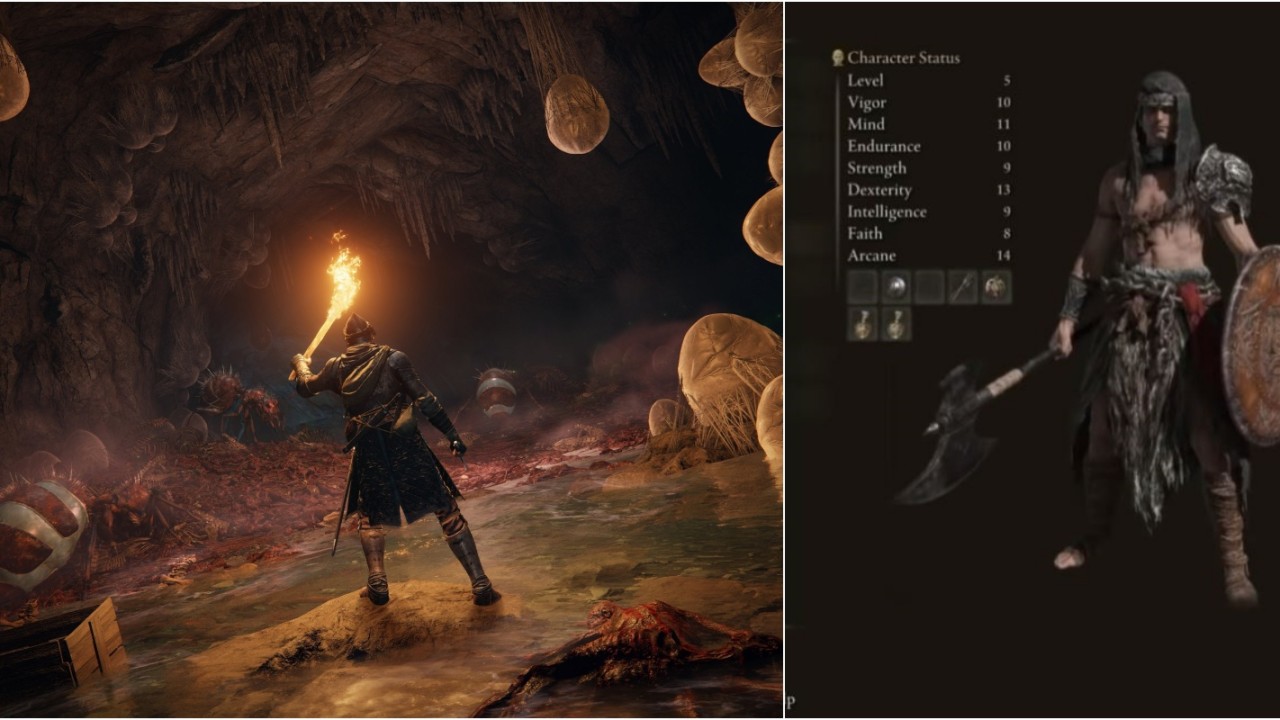Select the round shield equipment slot

(x=896, y=288)
